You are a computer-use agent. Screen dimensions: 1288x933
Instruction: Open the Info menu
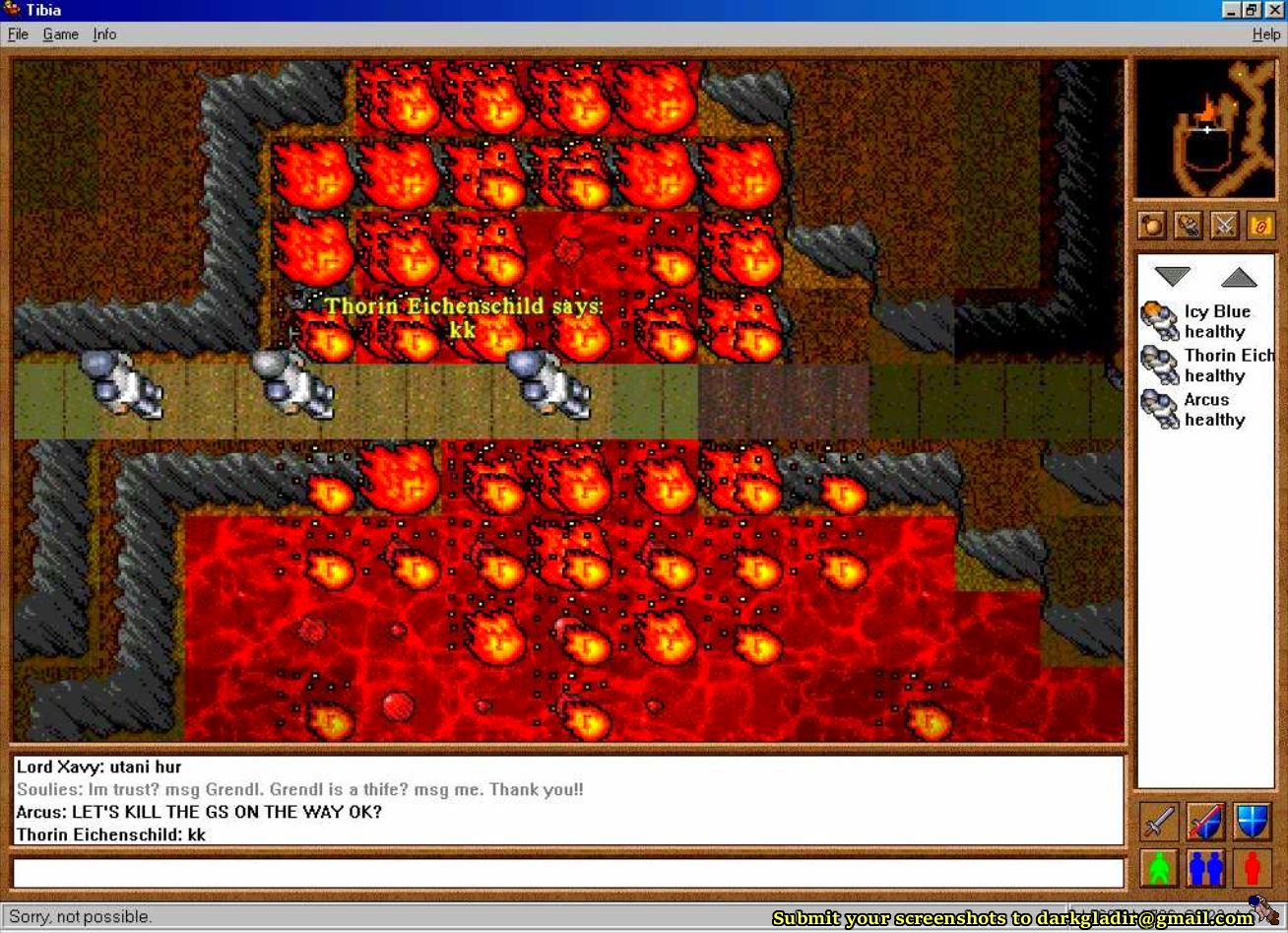(x=104, y=34)
